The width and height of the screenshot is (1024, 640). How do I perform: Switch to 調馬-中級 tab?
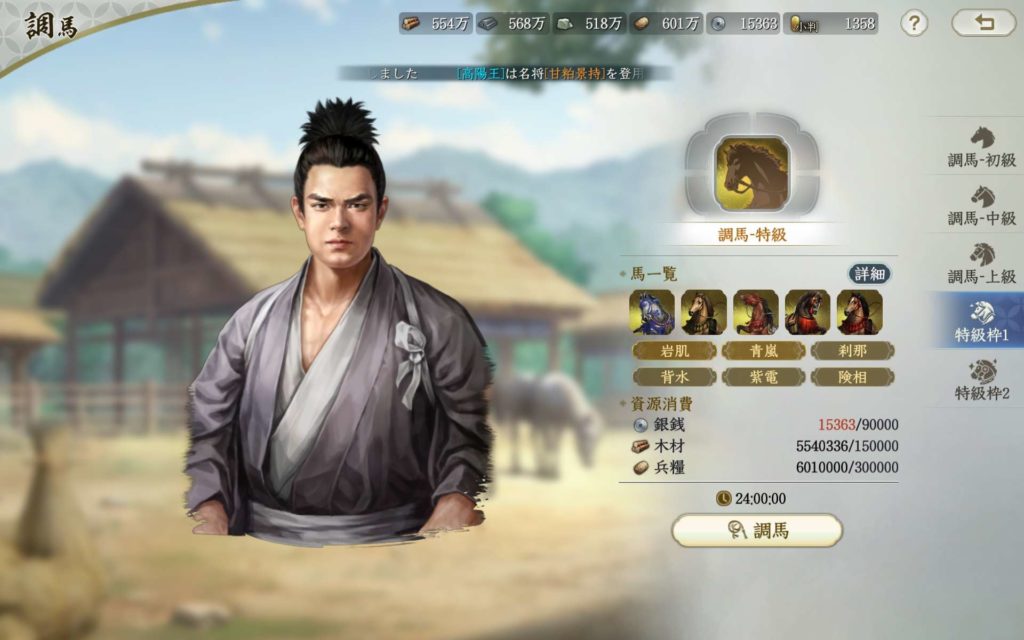[981, 204]
